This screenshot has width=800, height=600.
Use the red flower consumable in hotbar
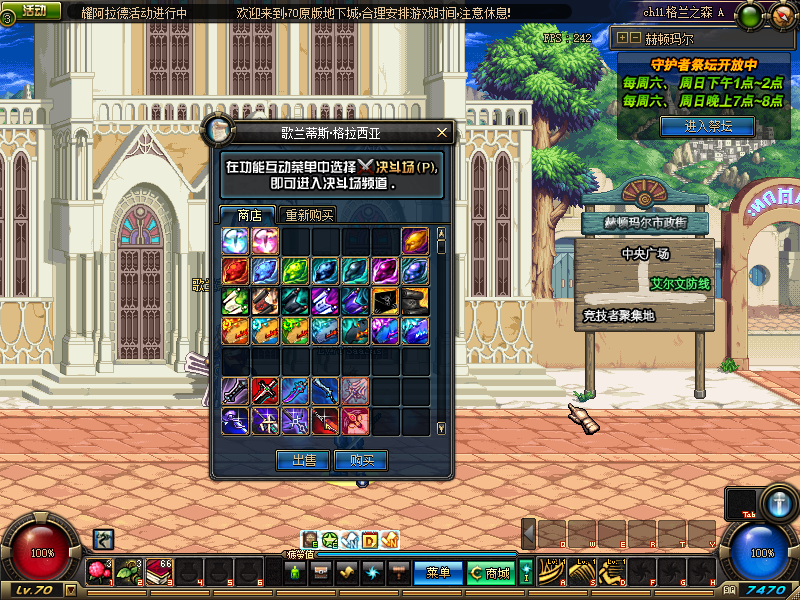(x=98, y=572)
